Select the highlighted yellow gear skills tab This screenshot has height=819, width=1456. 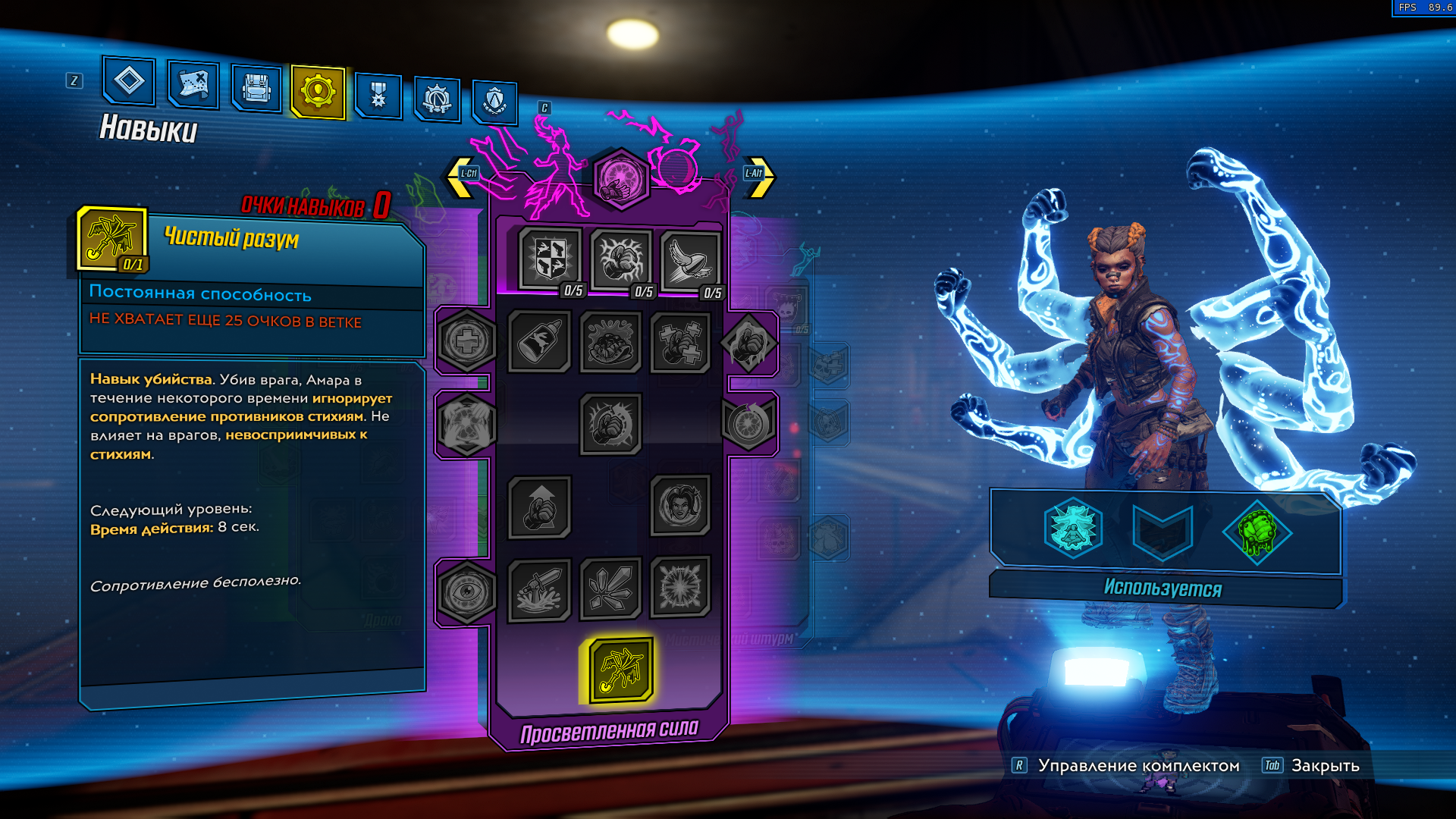click(318, 92)
